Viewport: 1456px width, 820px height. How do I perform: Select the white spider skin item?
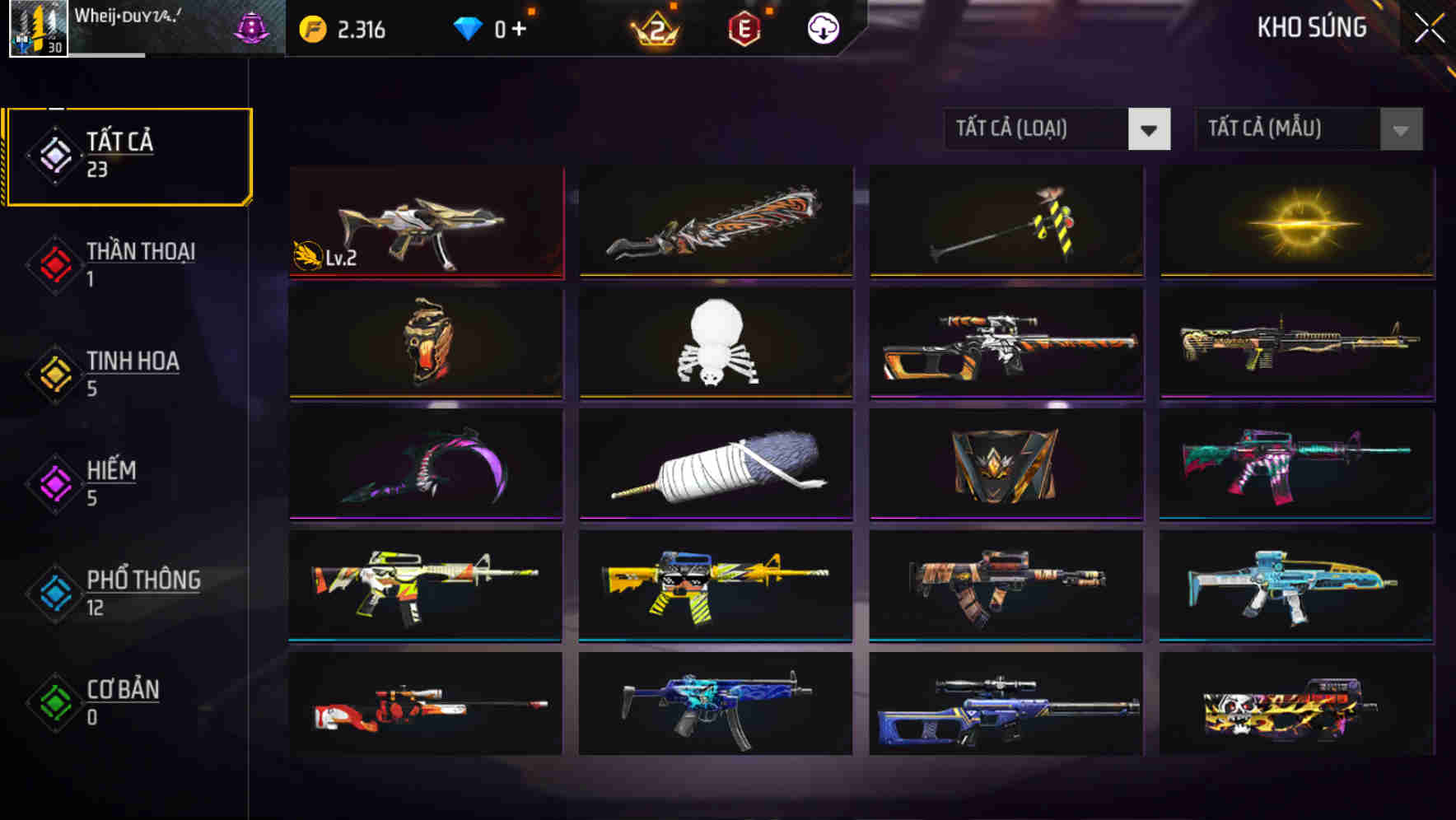715,344
